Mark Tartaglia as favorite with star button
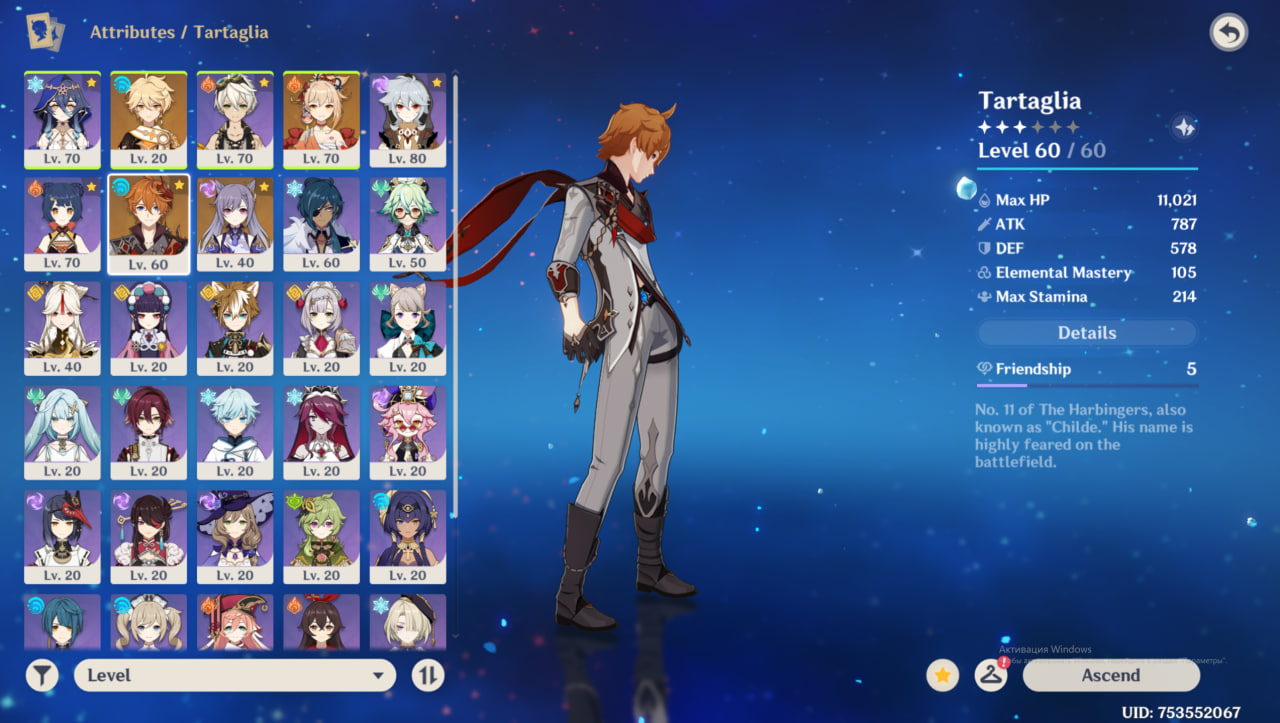This screenshot has width=1280, height=723. pos(941,676)
